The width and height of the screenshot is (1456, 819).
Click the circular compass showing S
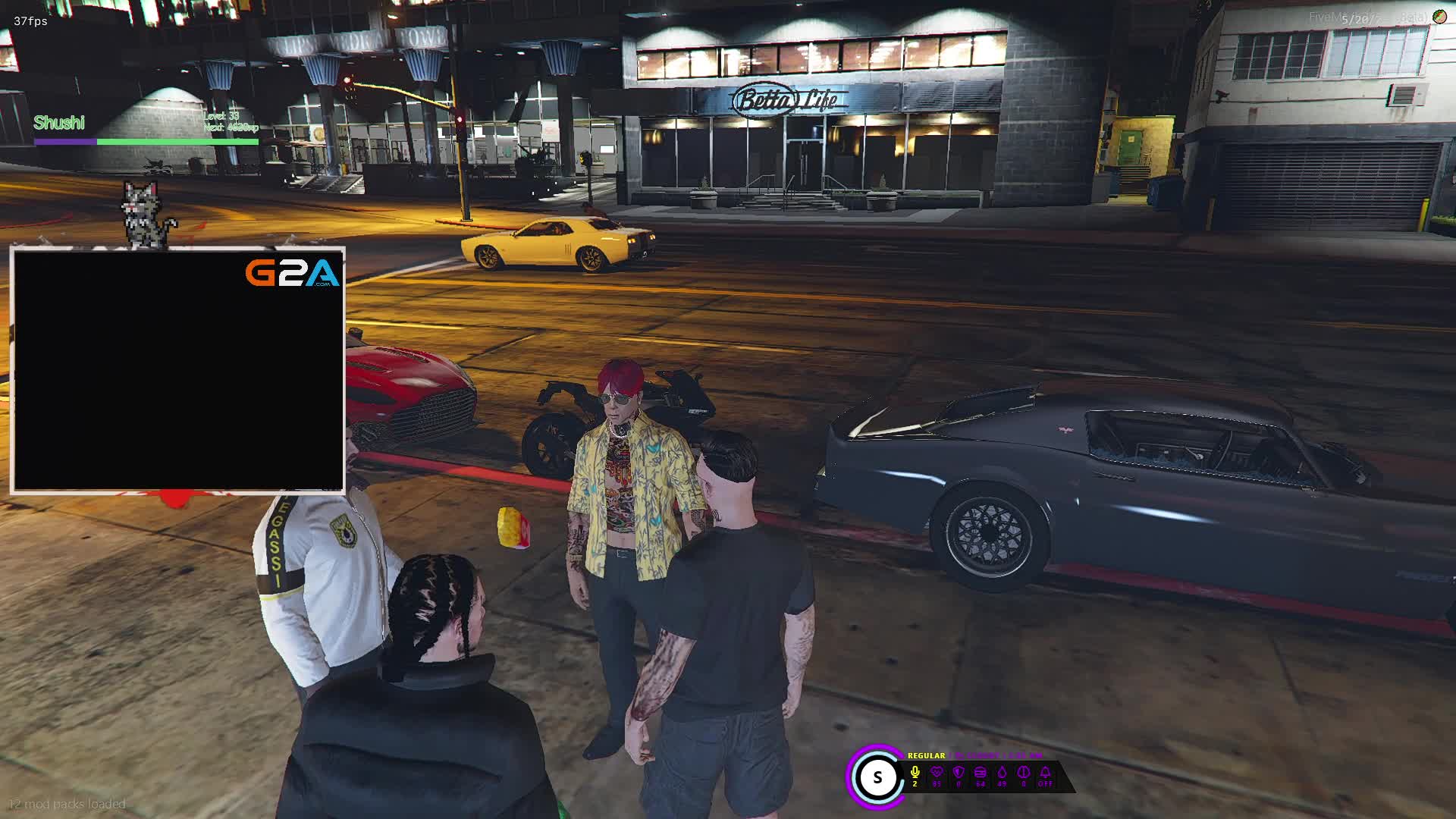pos(877,777)
